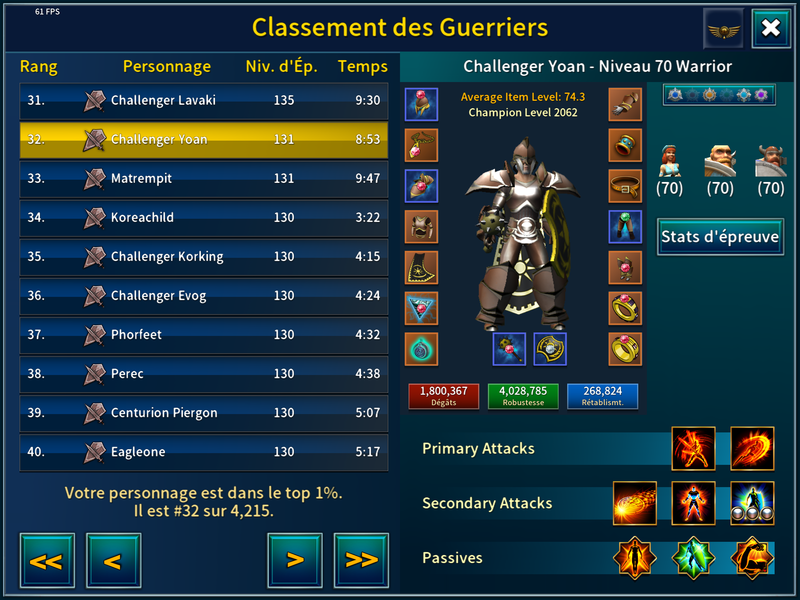Go to the previous ranking page
This screenshot has height=600, width=800.
pos(113,560)
